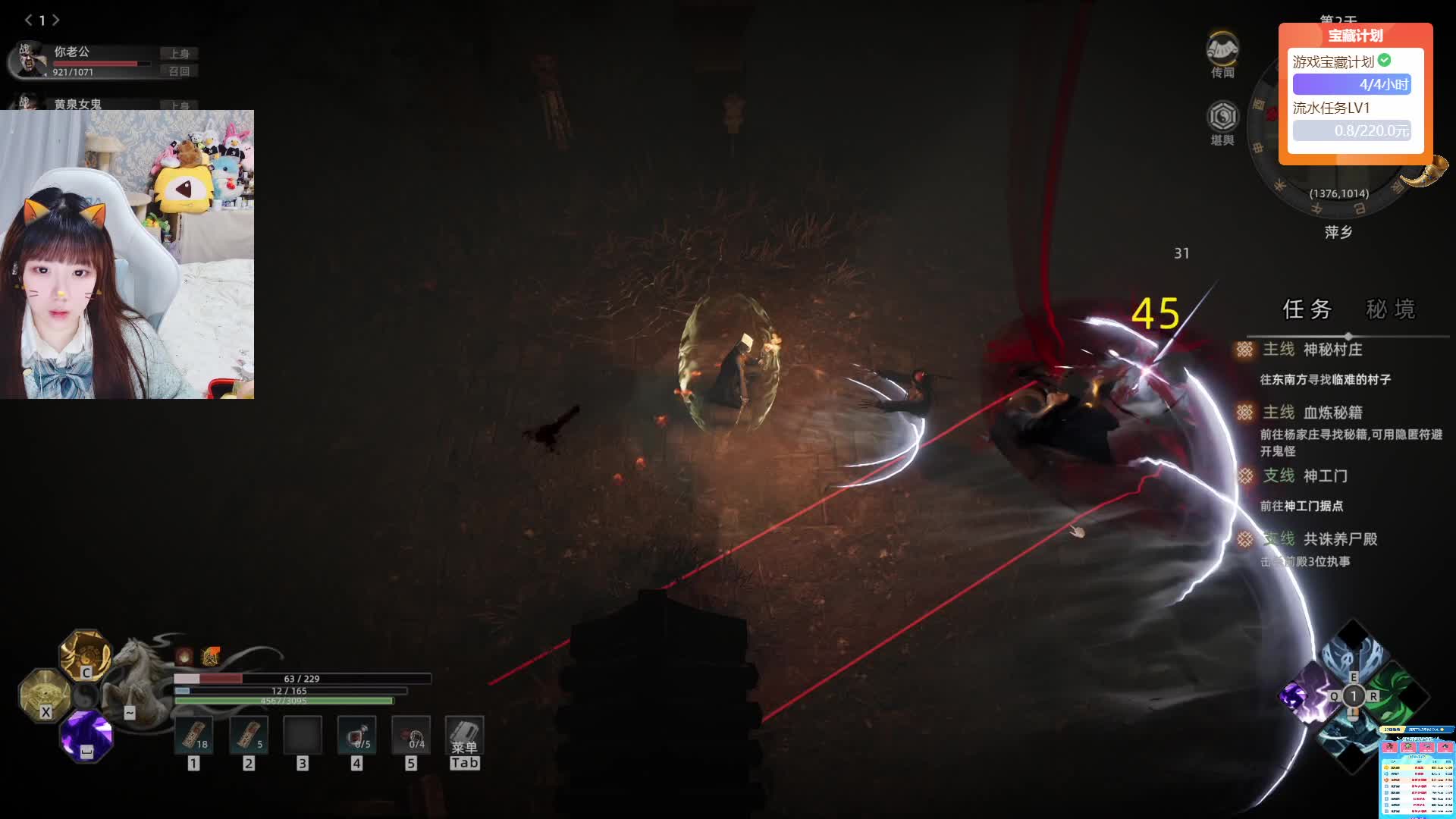
Task: Click the 上身 button beside 你老公
Action: [180, 53]
